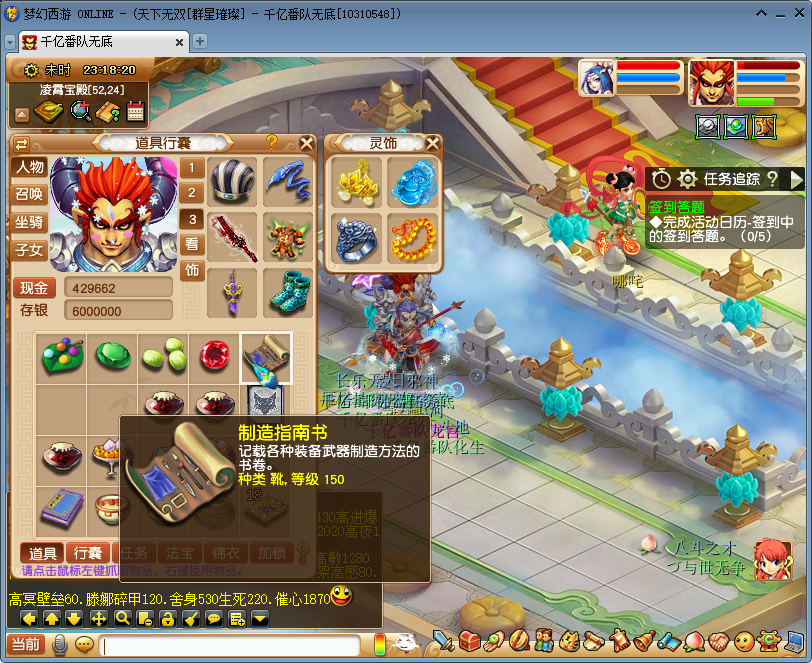This screenshot has height=663, width=812.
Task: Collapse the 任务追踪 quest tracker arrow
Action: click(797, 179)
